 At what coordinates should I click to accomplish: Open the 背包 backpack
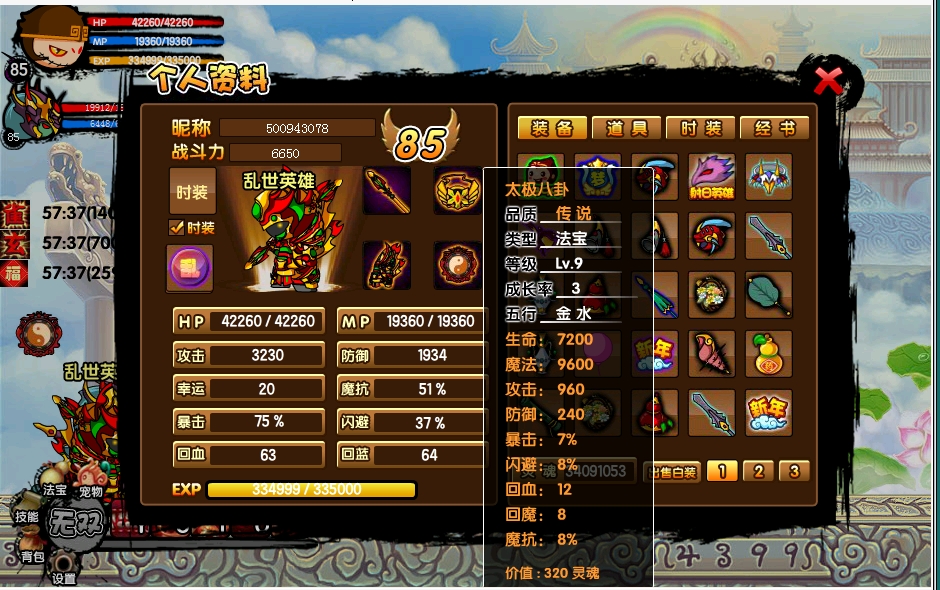click(x=32, y=556)
